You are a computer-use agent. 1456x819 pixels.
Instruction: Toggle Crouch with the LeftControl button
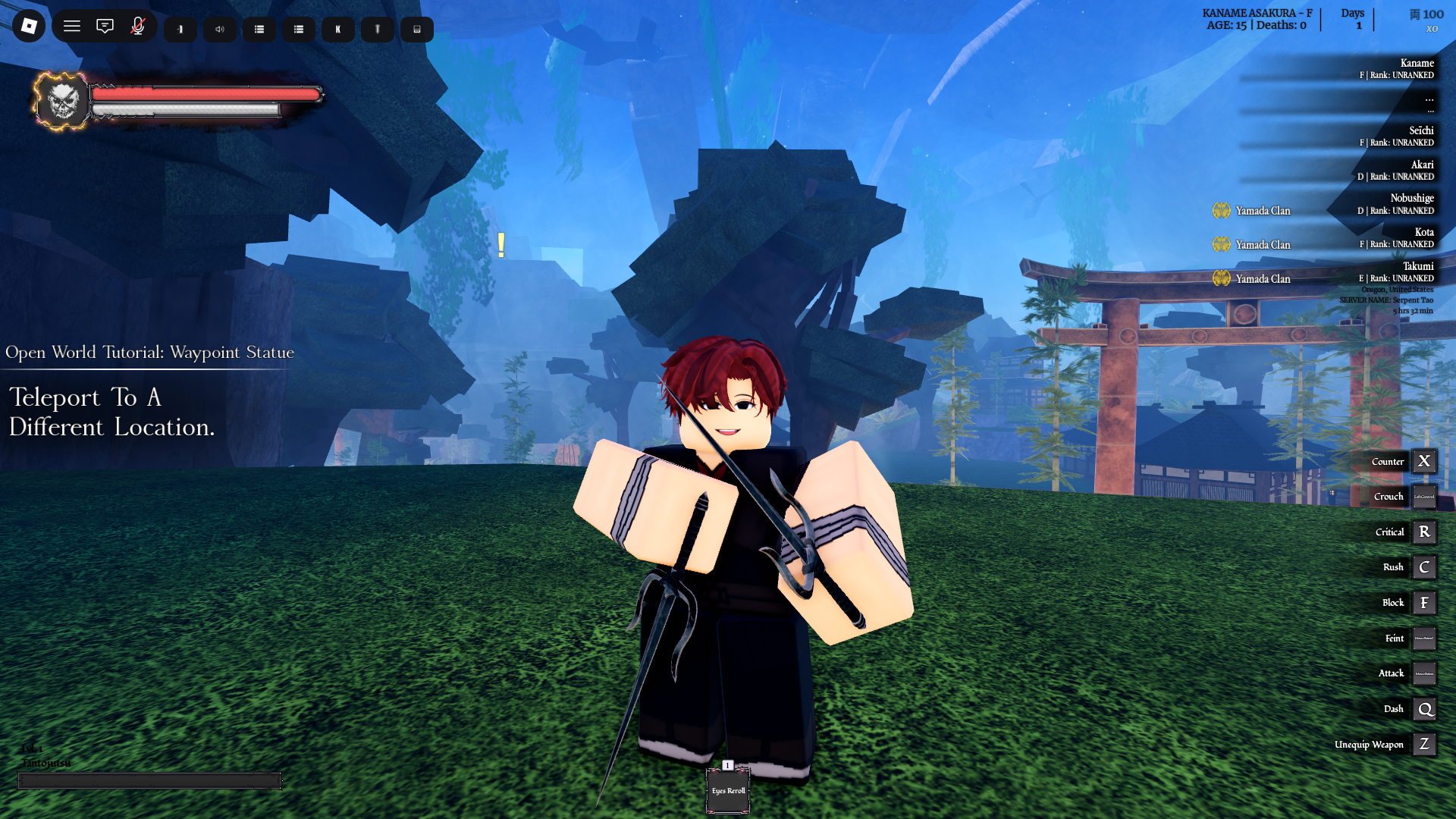1423,497
